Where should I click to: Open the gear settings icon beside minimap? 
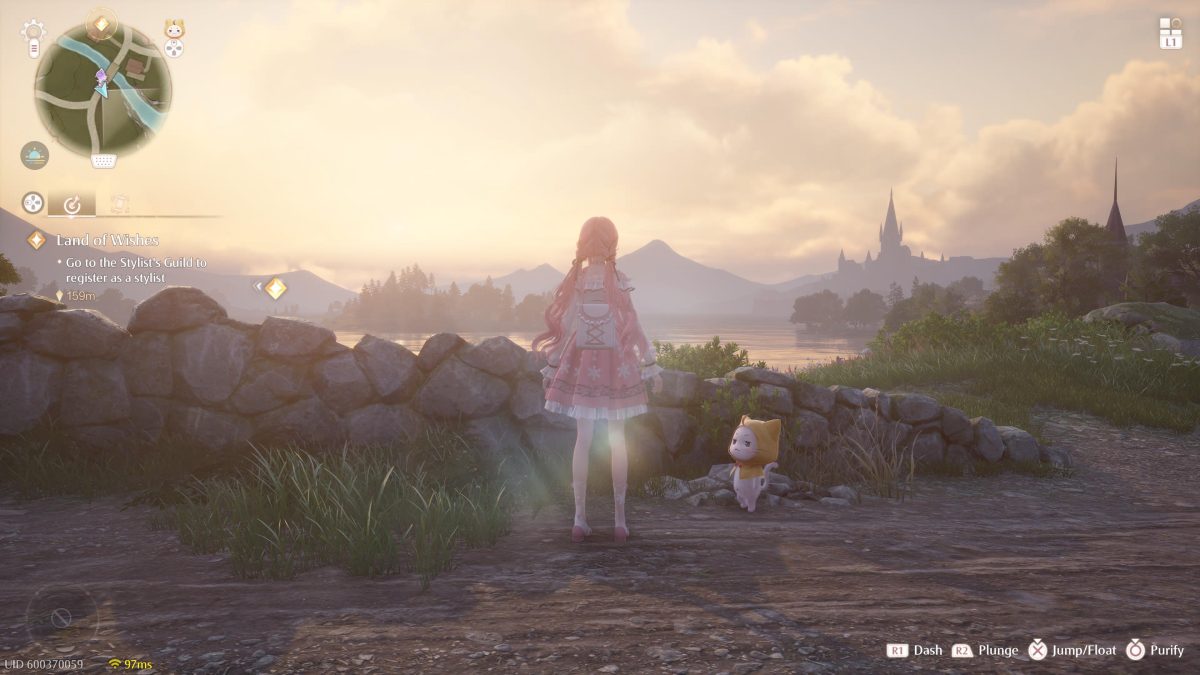pyautogui.click(x=33, y=28)
